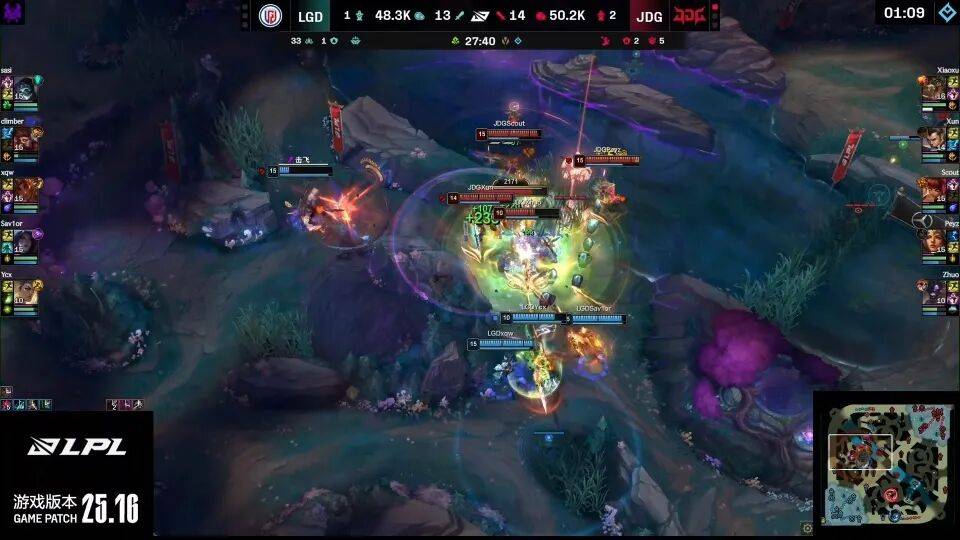The width and height of the screenshot is (960, 540).
Task: Select Peyz's champion portrait
Action: tap(934, 241)
